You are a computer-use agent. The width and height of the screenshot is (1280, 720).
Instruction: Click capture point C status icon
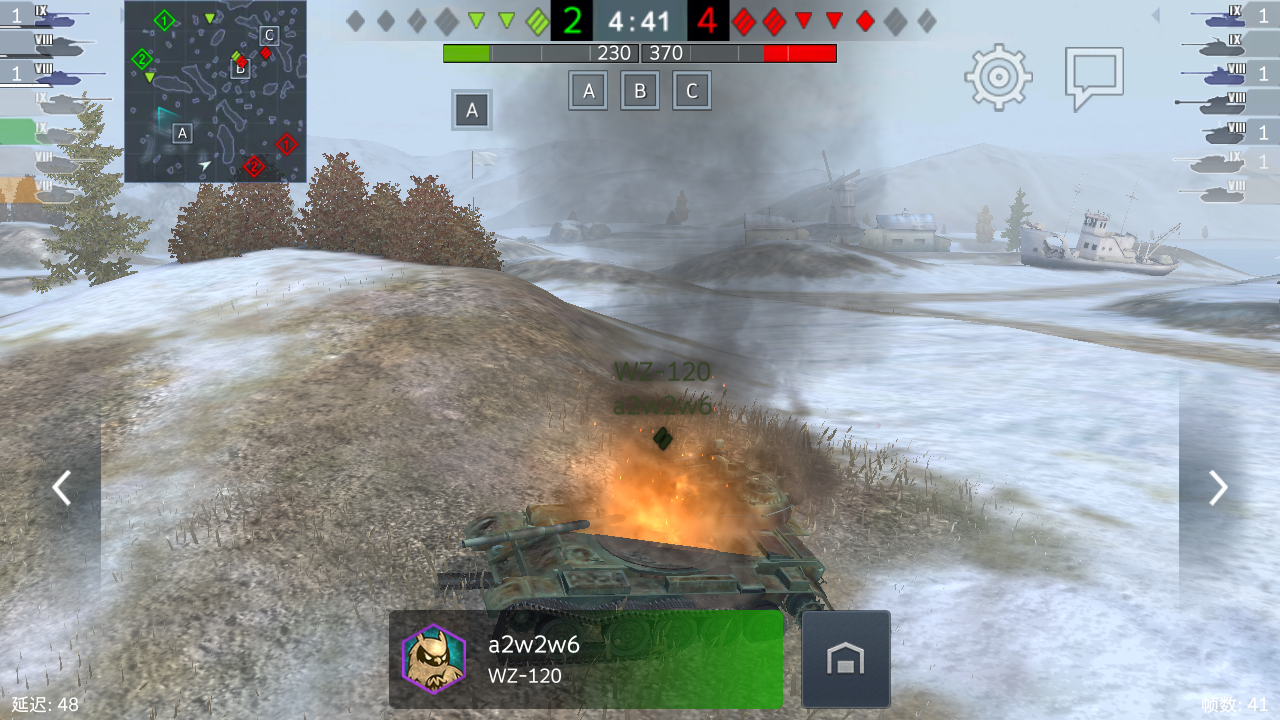click(692, 90)
